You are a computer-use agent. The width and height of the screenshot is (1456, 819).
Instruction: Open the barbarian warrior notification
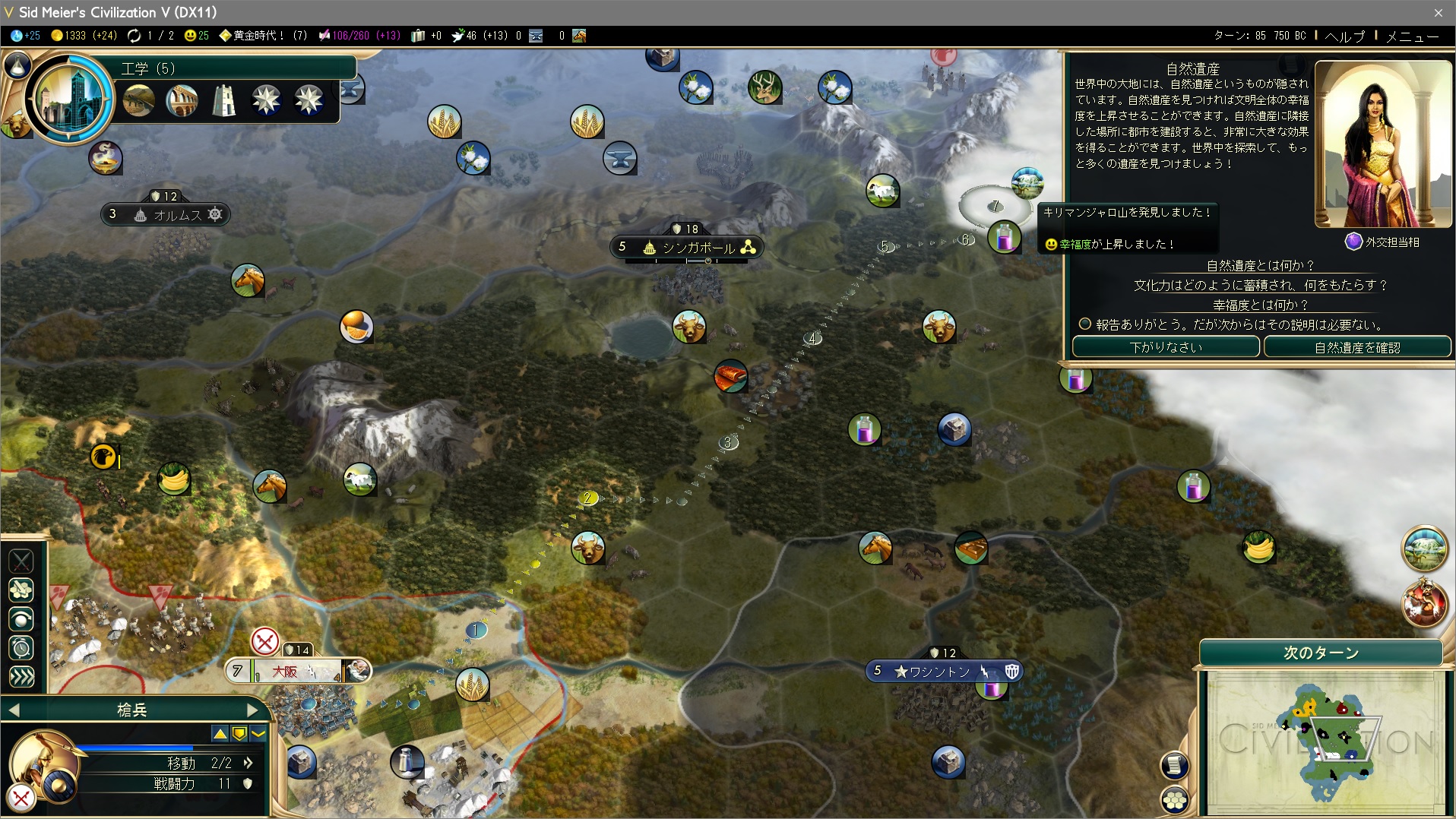pyautogui.click(x=1423, y=602)
